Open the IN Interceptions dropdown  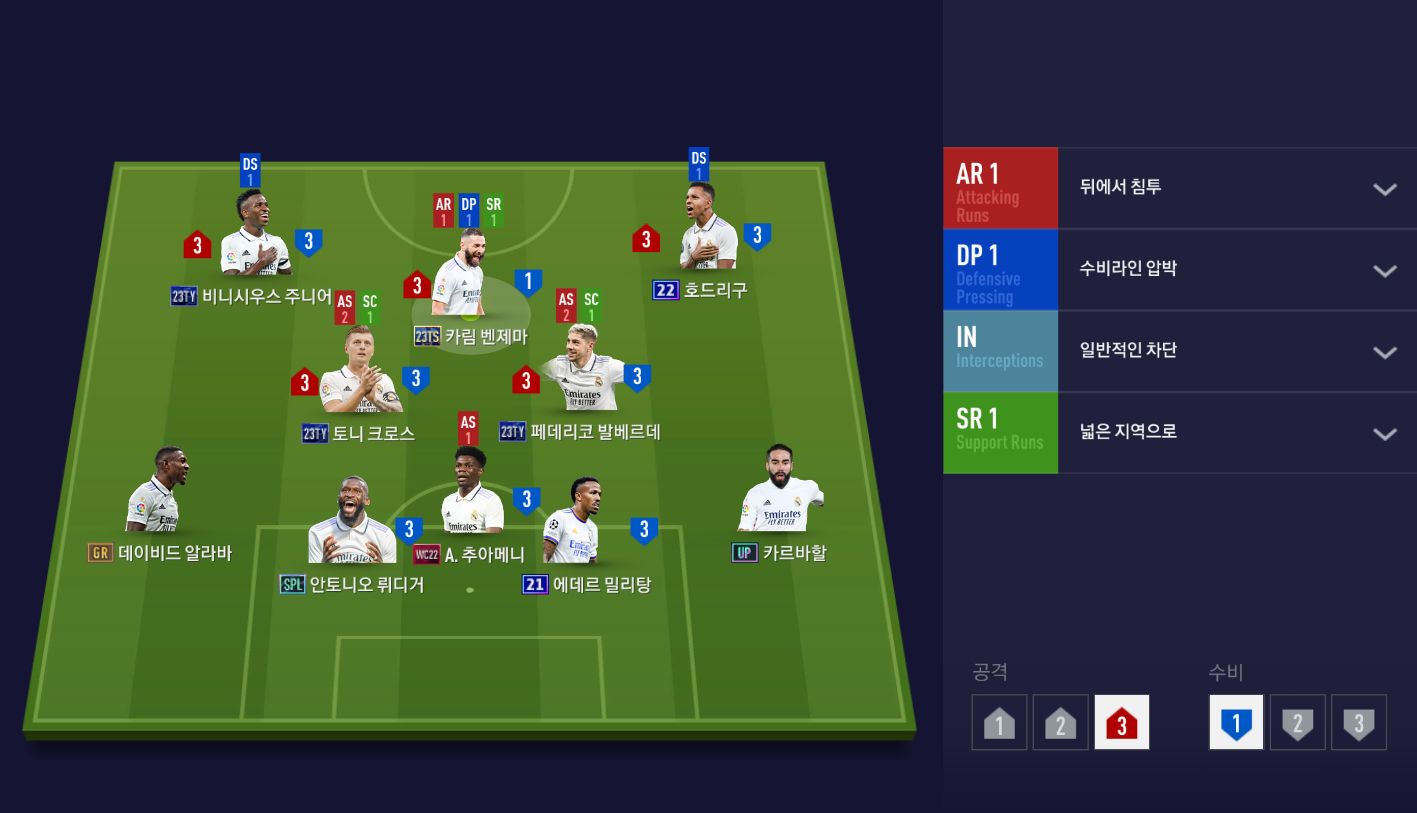[1384, 352]
